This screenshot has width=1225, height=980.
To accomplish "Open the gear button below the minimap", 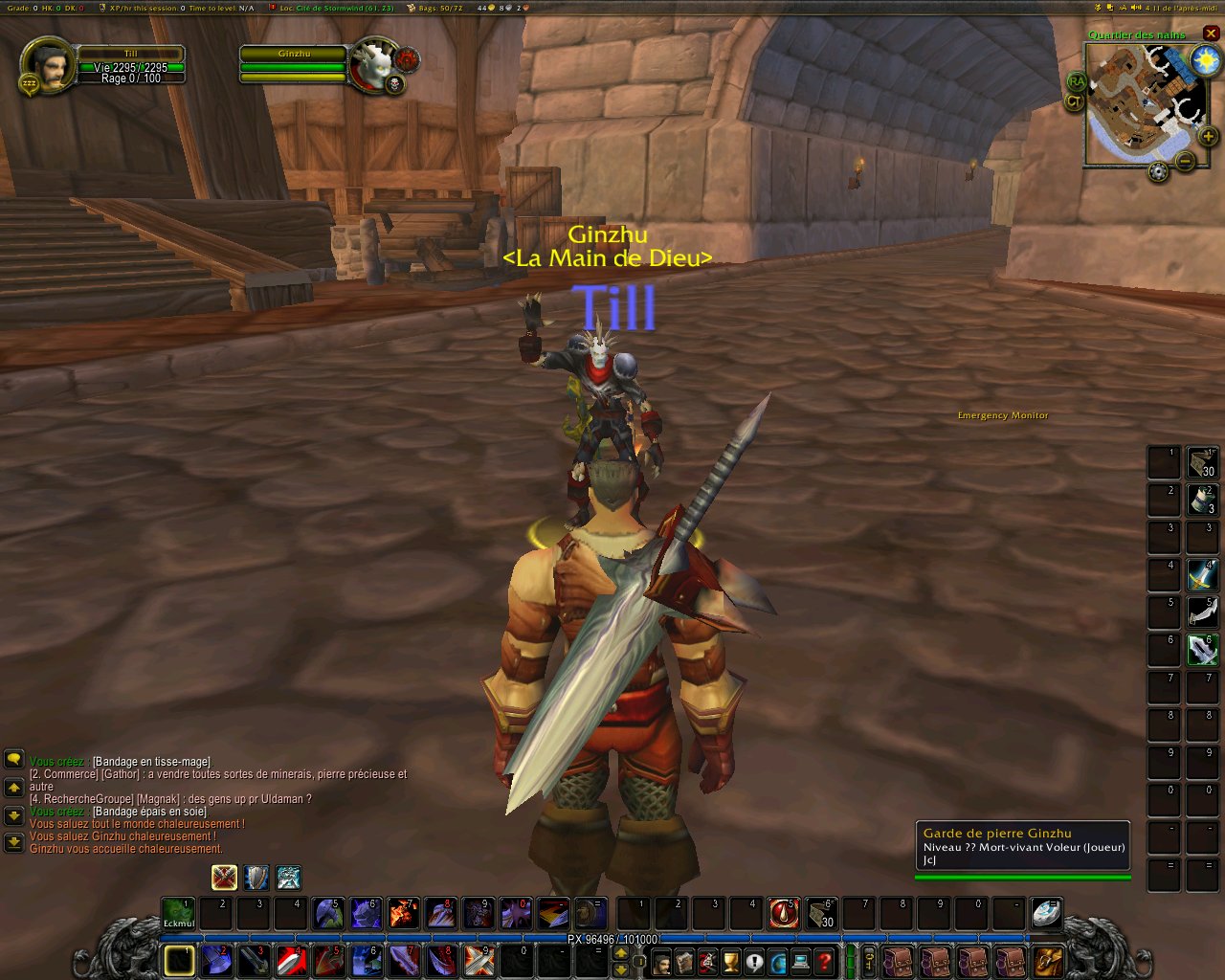I will click(1158, 172).
